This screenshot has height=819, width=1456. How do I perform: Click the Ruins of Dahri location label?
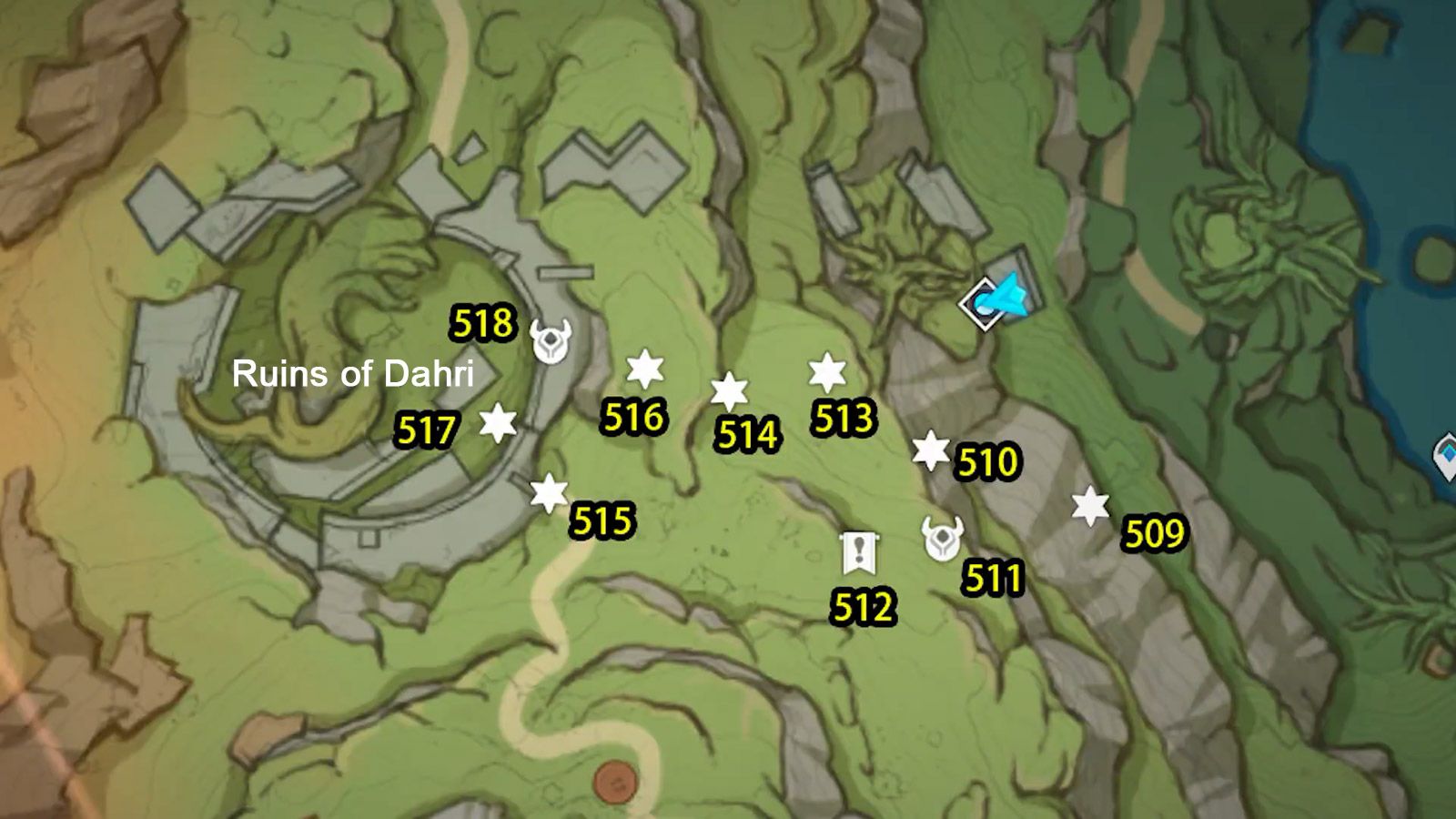pos(357,374)
